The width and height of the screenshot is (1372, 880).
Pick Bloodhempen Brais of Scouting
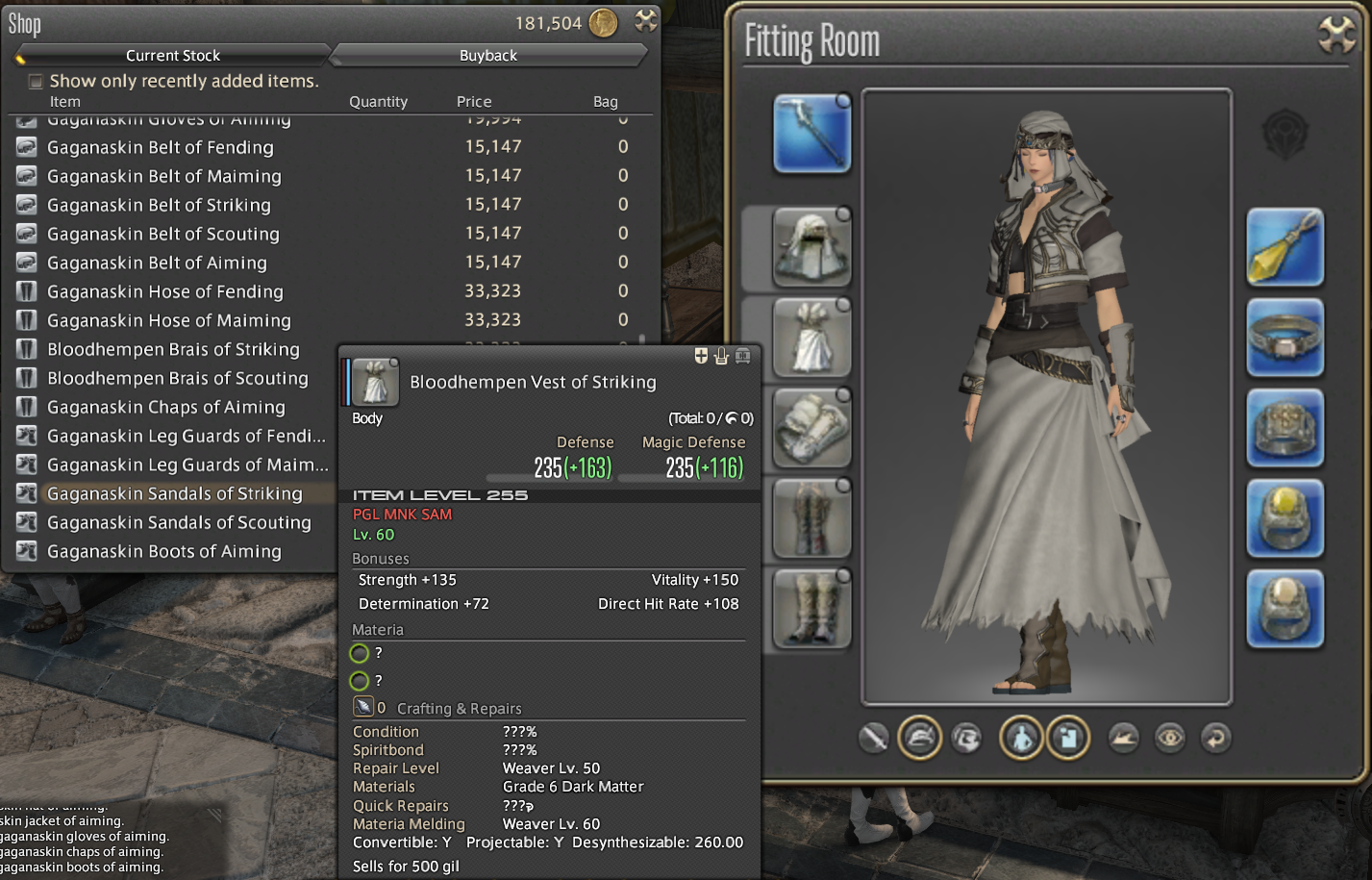tap(178, 378)
